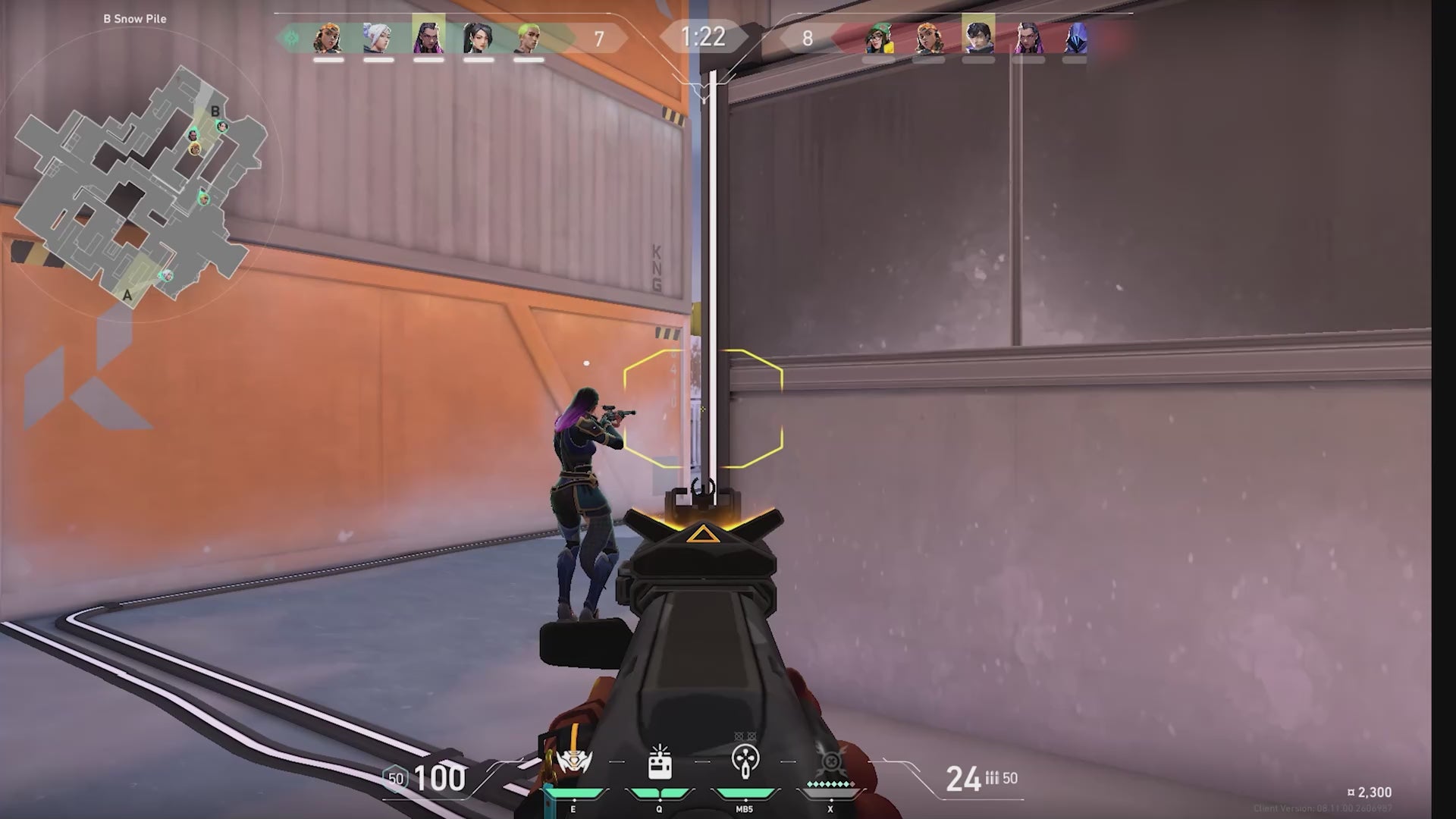
Task: Click the shield icon beside the health value
Action: (394, 777)
